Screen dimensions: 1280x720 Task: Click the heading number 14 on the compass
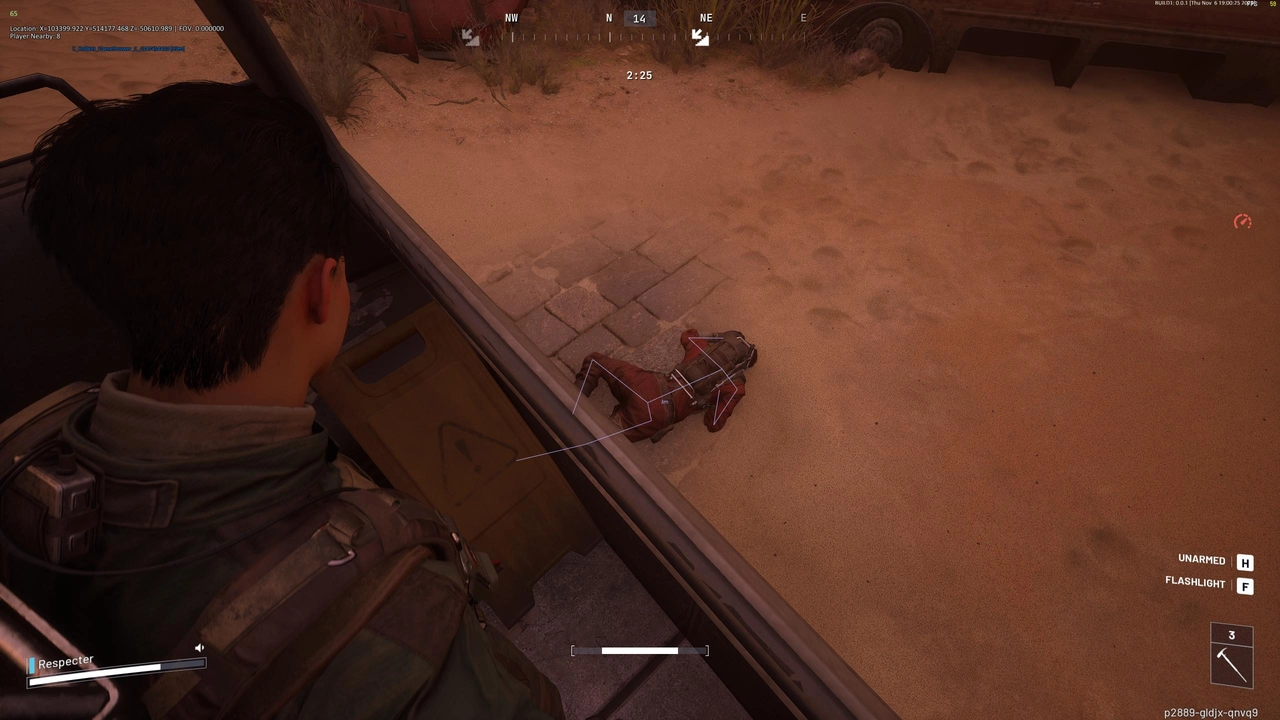coord(639,17)
